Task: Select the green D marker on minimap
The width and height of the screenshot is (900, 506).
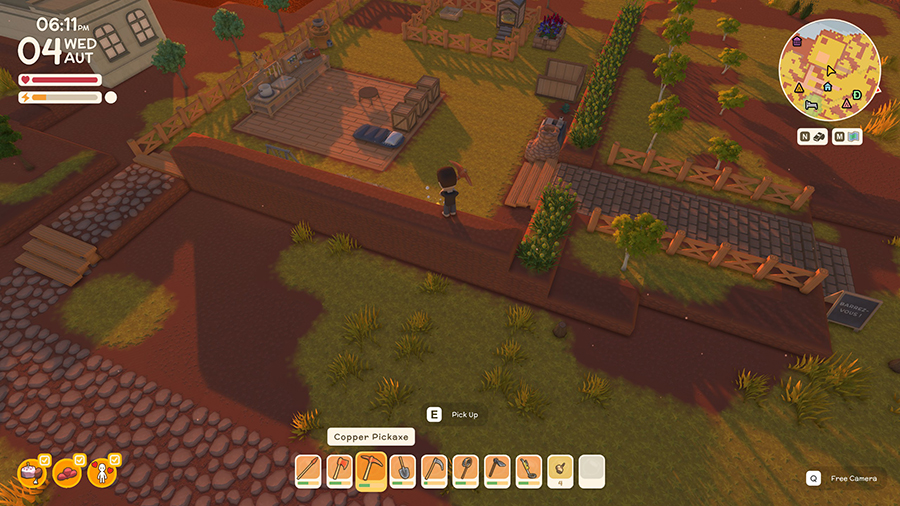Action: (857, 94)
